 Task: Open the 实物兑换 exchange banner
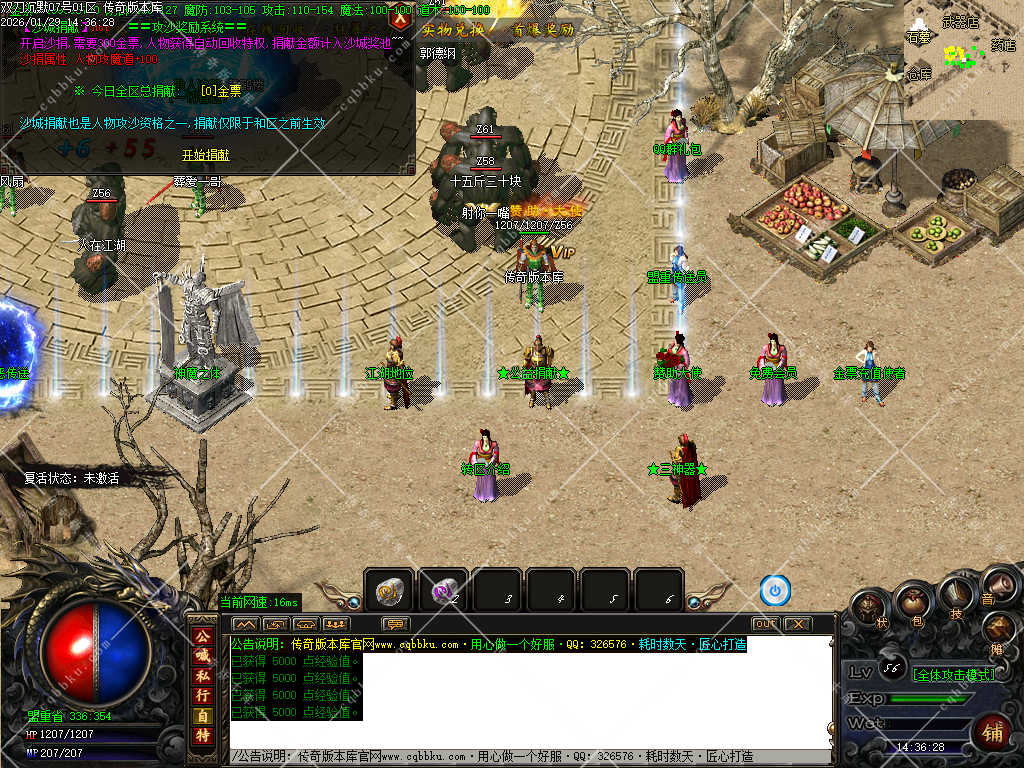click(x=453, y=30)
